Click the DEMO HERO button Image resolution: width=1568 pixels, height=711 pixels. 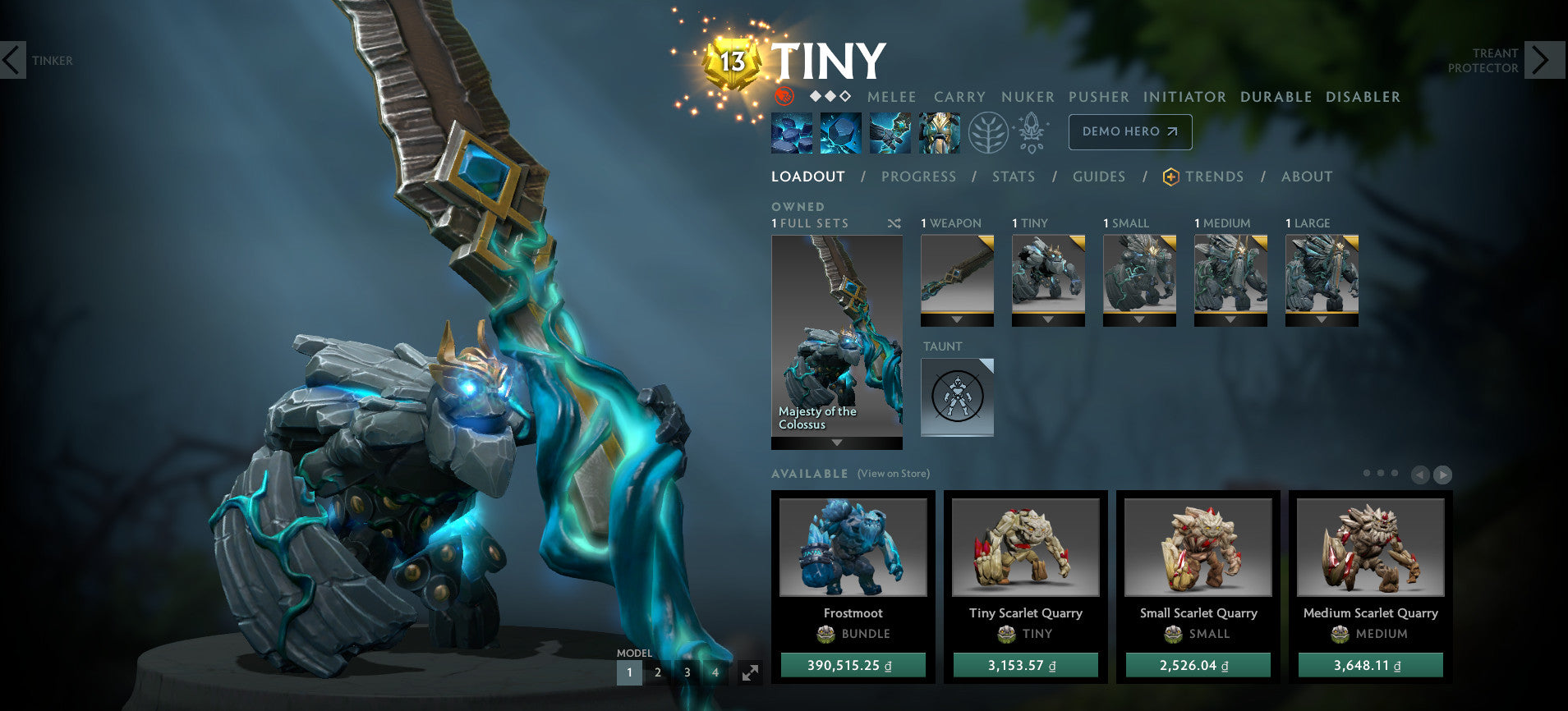[x=1129, y=131]
